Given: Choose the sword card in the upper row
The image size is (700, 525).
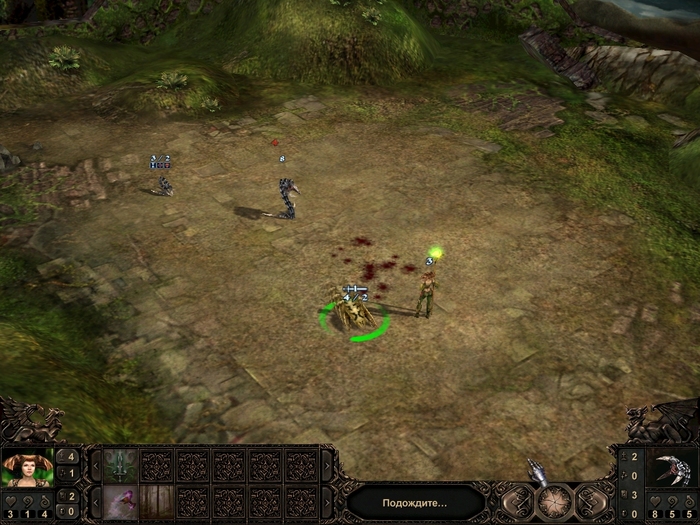Looking at the screenshot, I should click(120, 465).
